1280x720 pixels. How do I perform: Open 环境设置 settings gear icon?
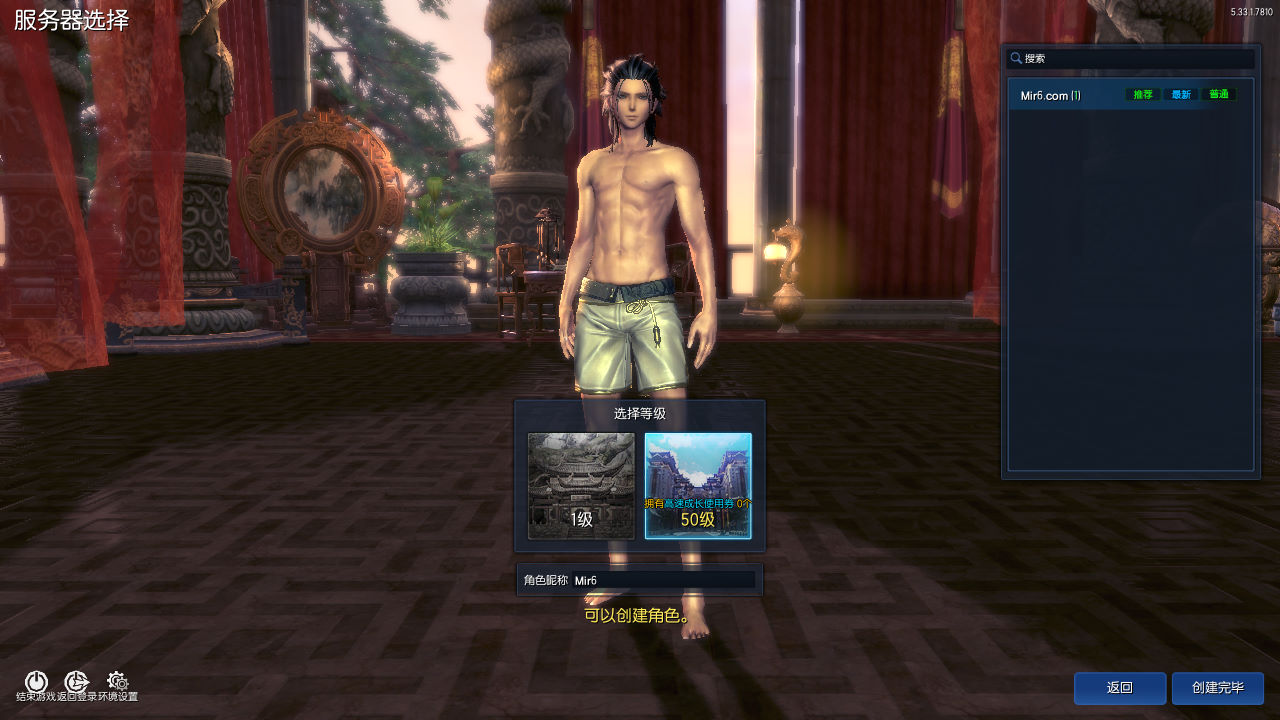tap(117, 683)
